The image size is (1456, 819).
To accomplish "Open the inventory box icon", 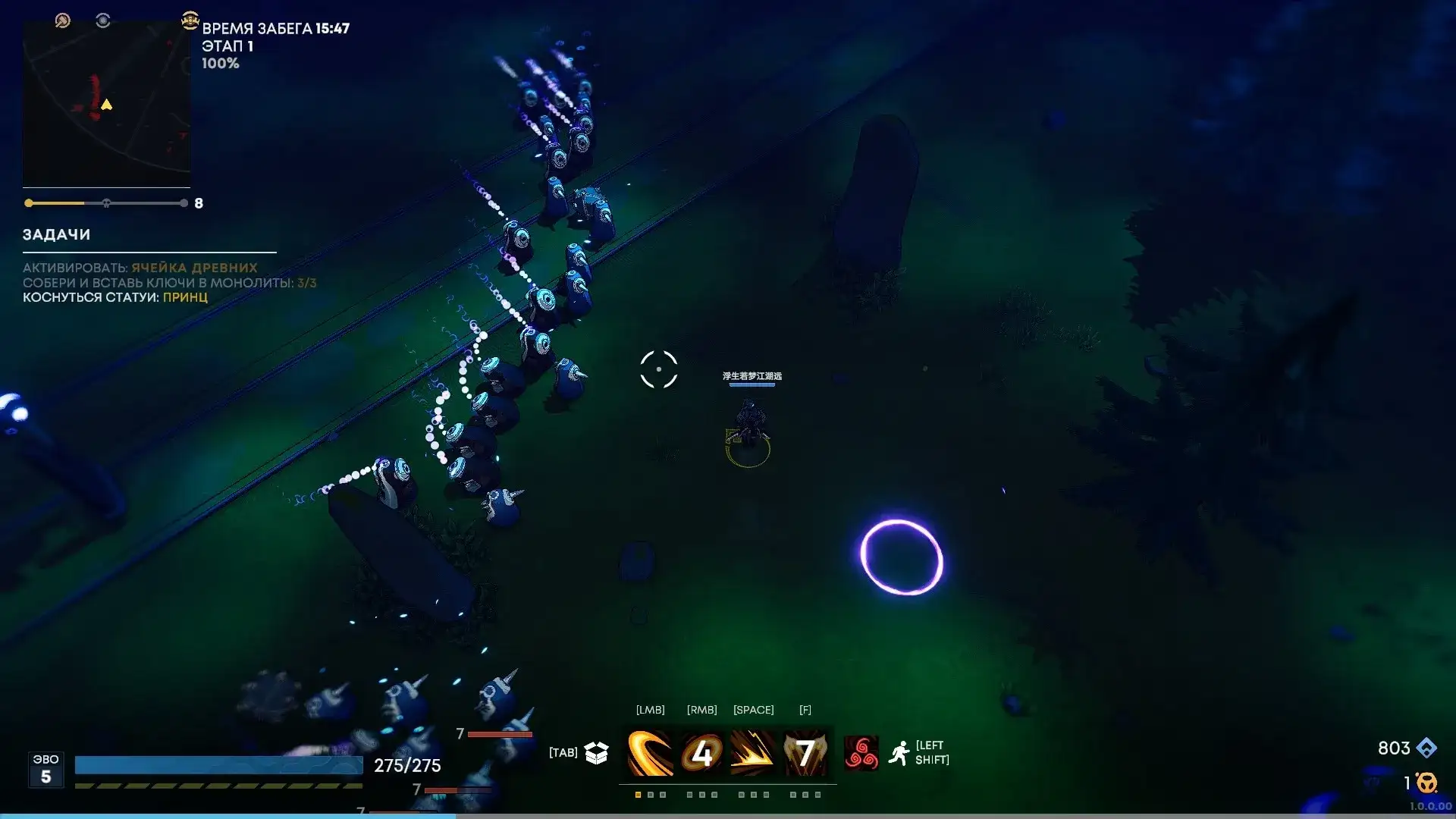I will coord(597,752).
